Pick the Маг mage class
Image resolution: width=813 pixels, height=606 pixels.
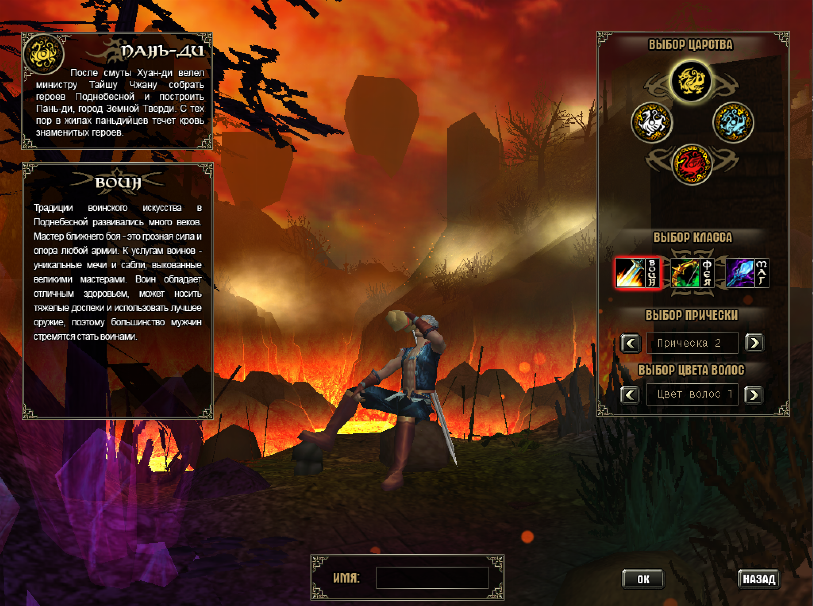tap(748, 272)
